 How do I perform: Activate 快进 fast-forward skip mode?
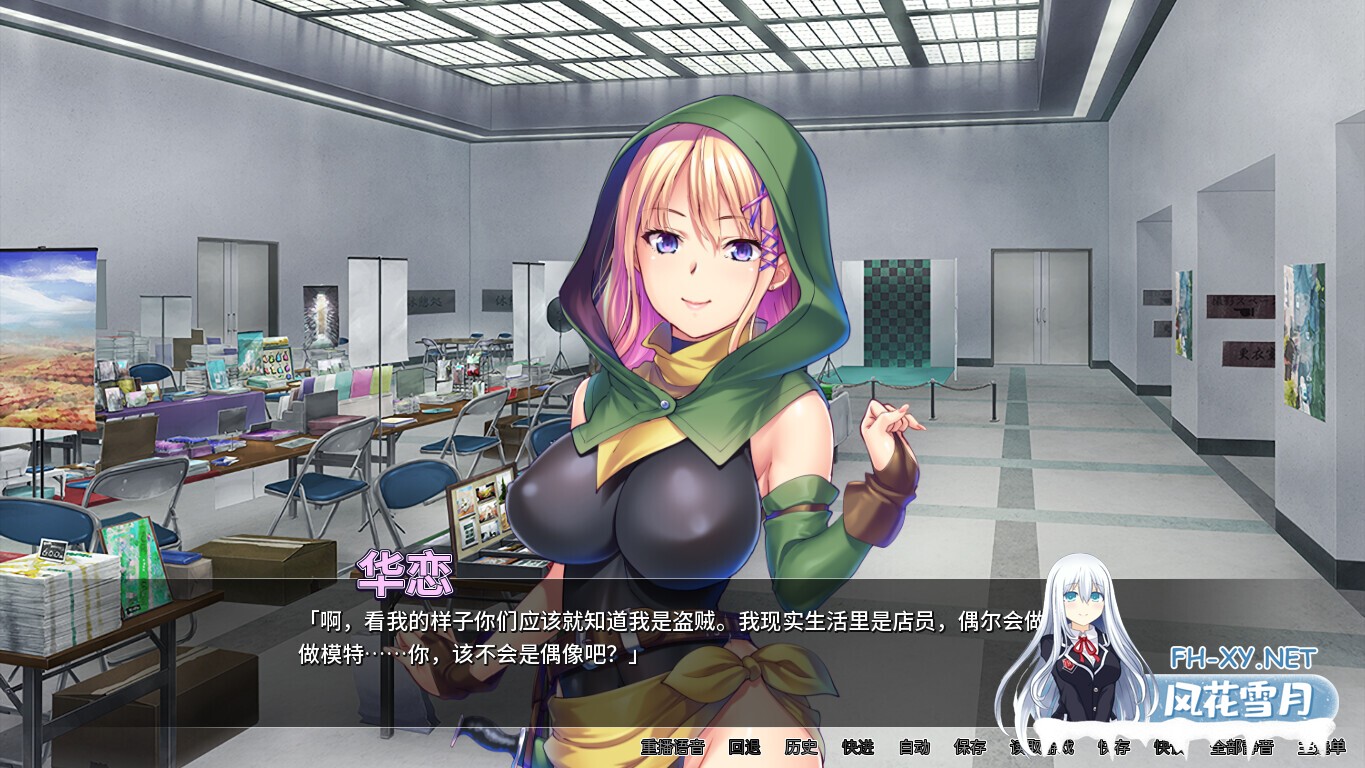(858, 747)
